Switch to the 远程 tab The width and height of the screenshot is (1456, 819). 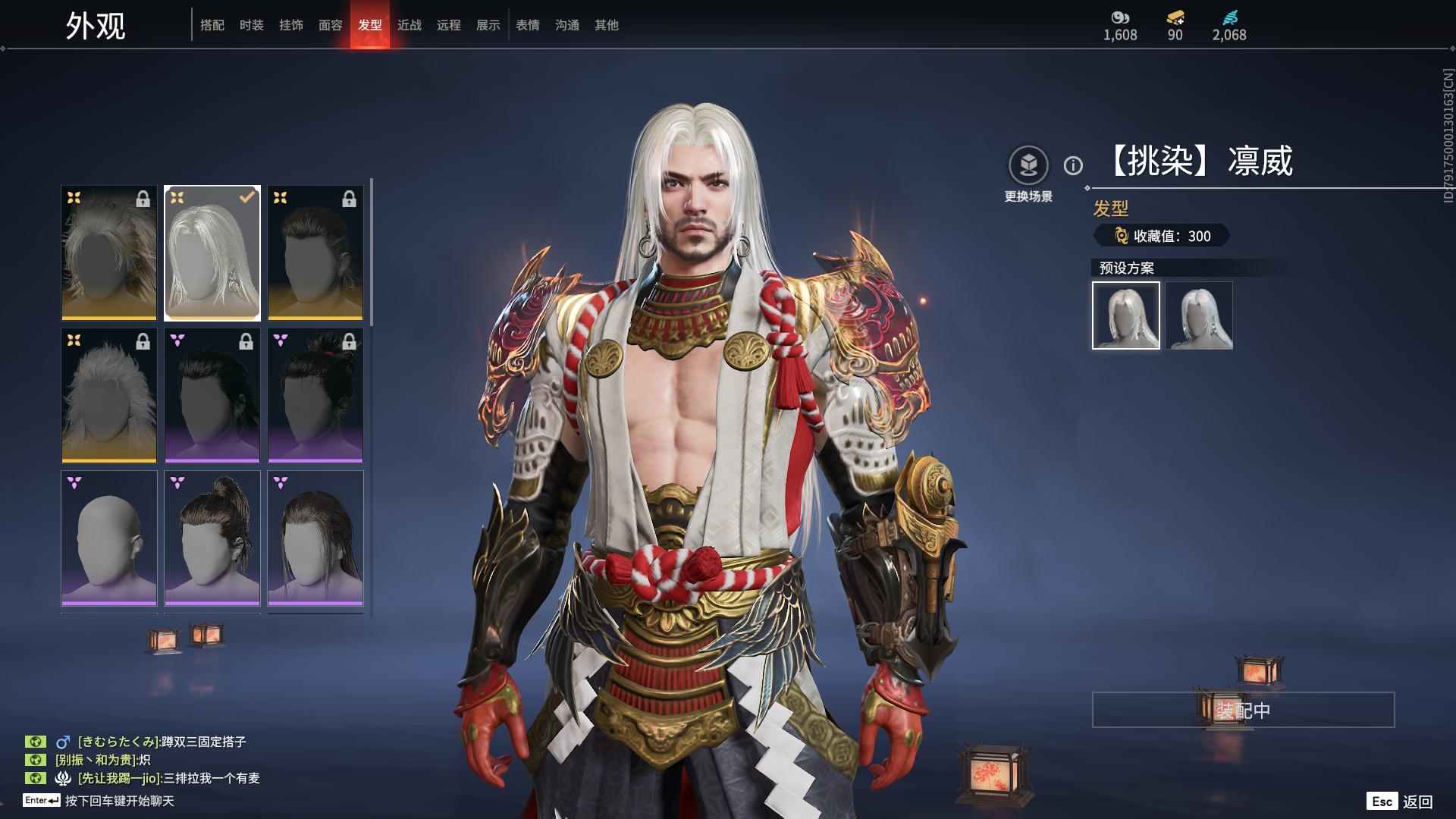tap(449, 25)
